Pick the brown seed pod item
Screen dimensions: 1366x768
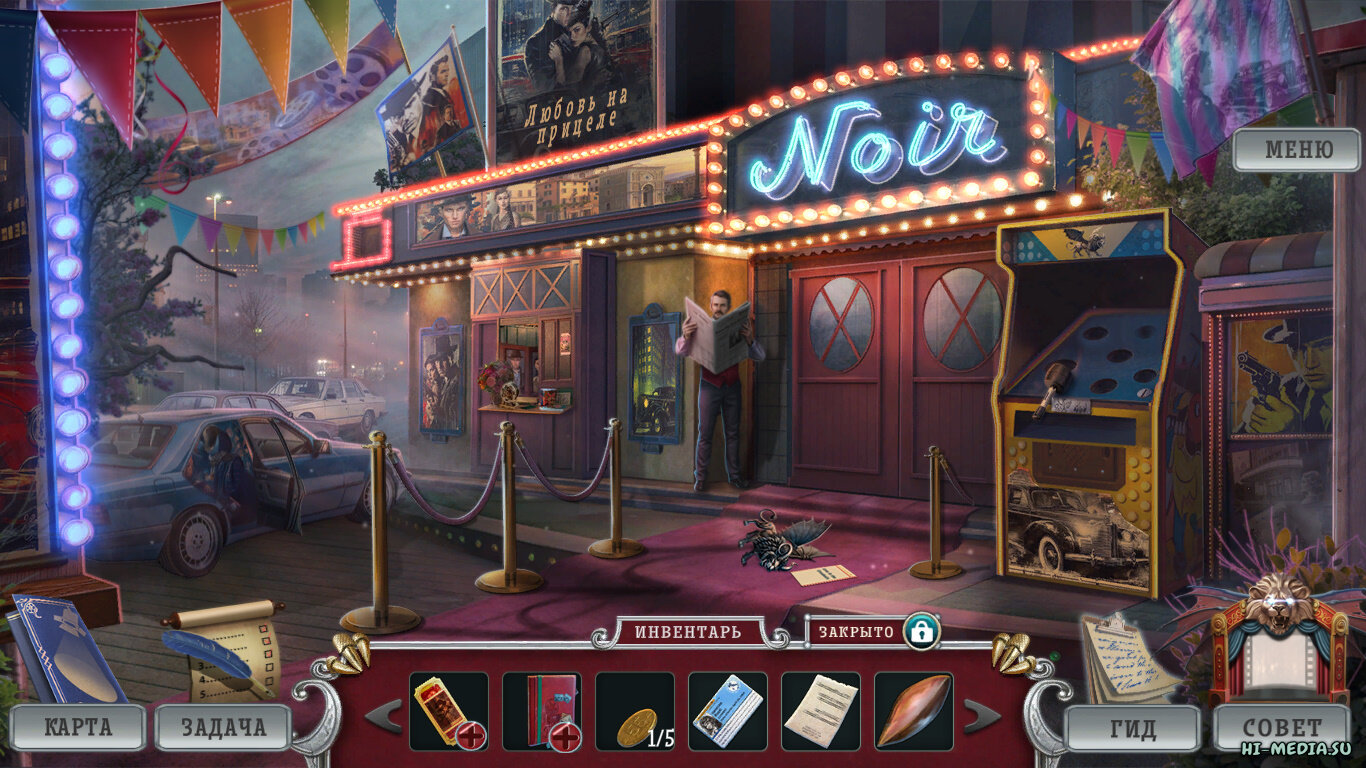point(913,711)
